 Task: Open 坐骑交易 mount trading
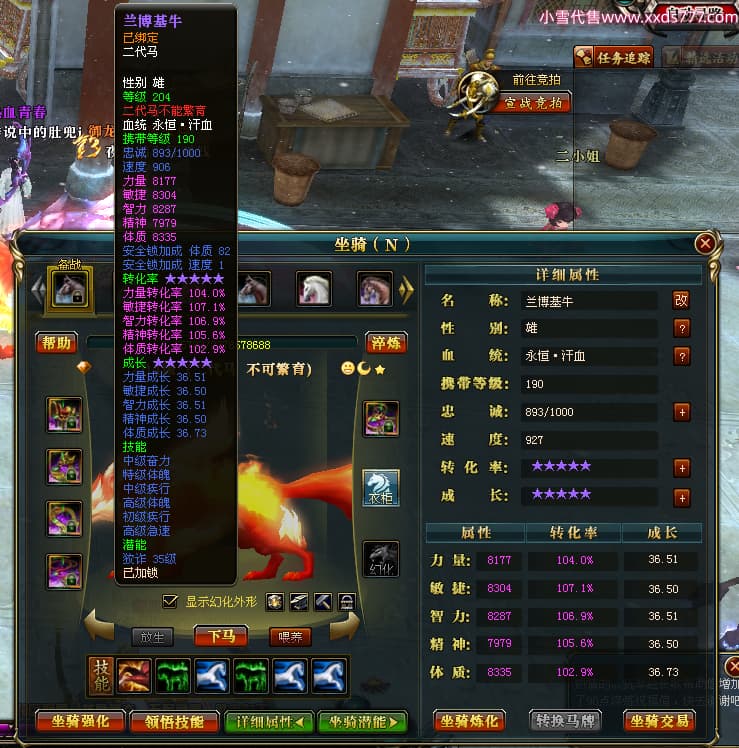point(663,721)
